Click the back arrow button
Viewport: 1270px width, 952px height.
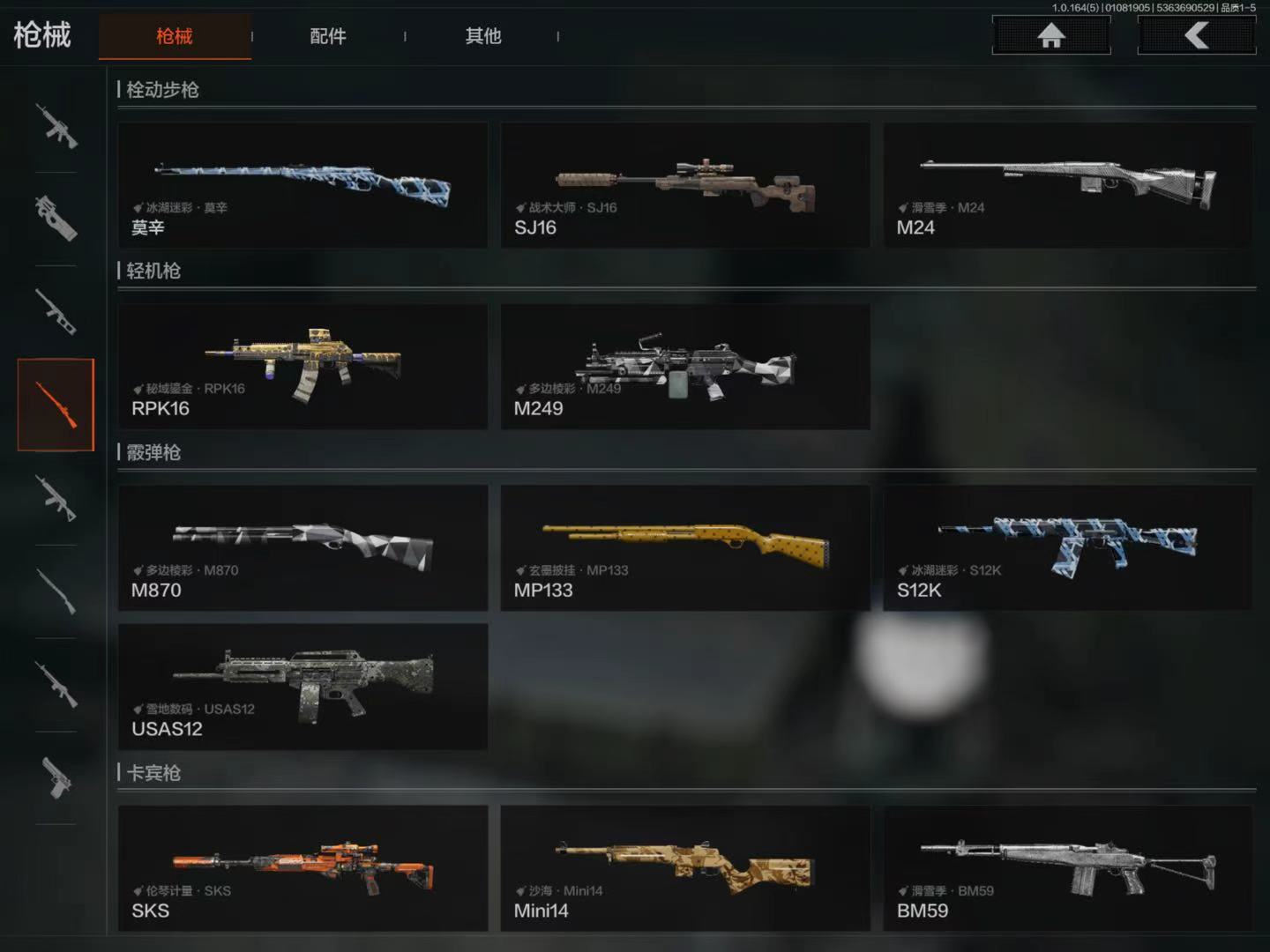click(1196, 35)
